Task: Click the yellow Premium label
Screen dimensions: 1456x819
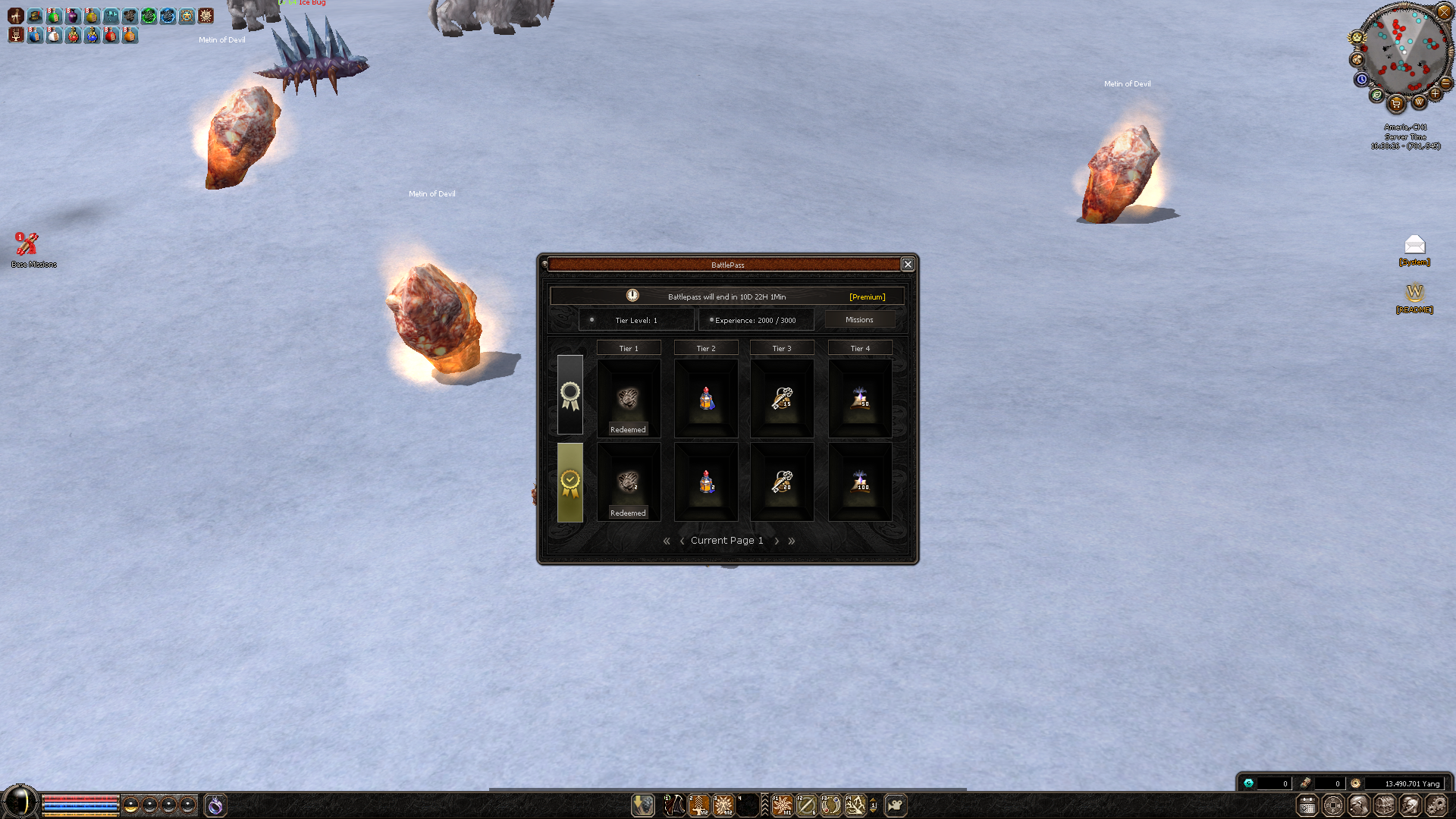Action: [867, 297]
